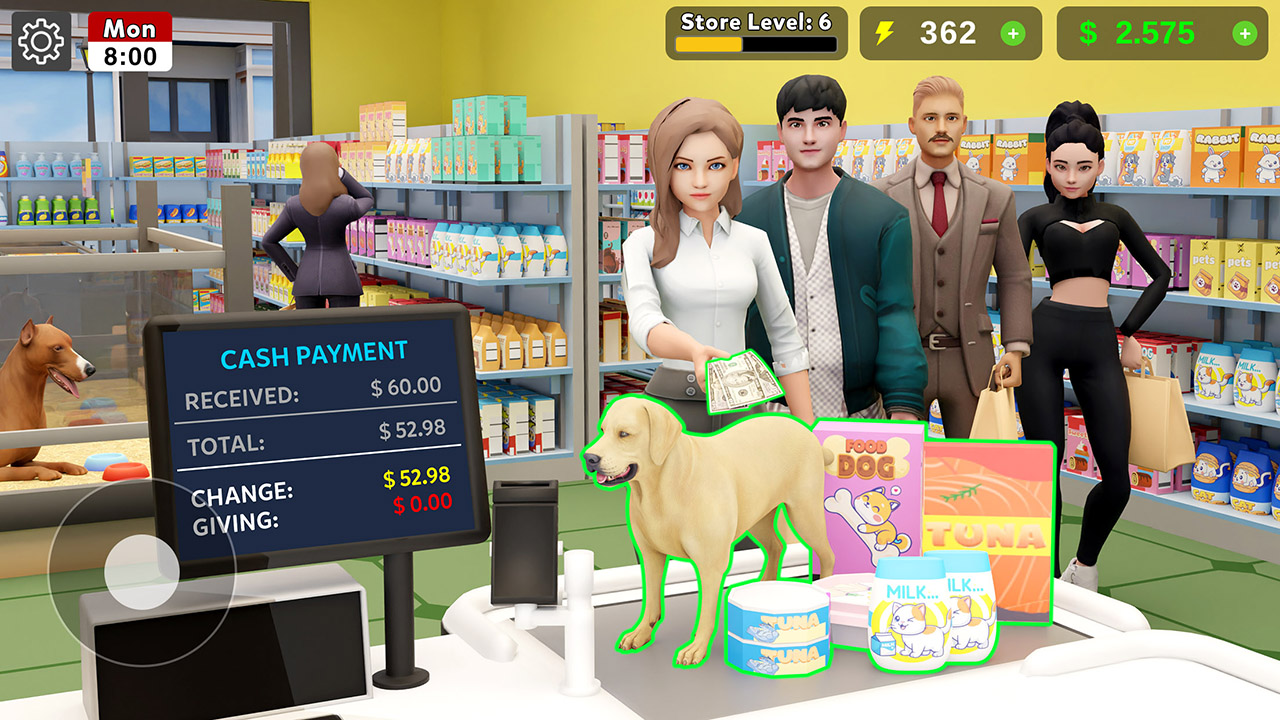Tap the black card reader terminal
The height and width of the screenshot is (720, 1280).
[527, 540]
